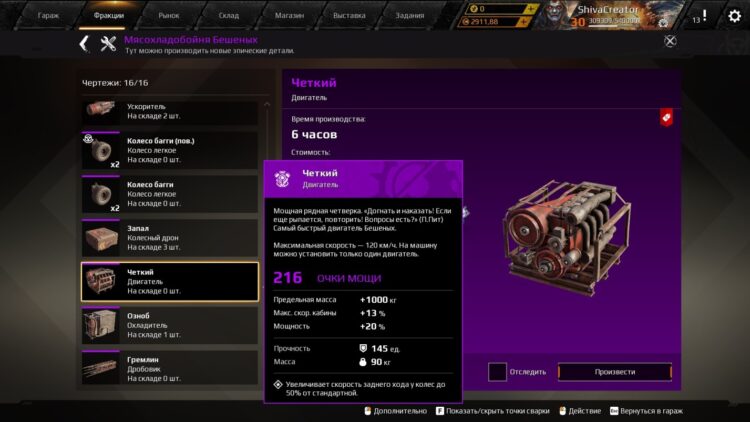The width and height of the screenshot is (750, 422).
Task: Open the Склад tab
Action: click(230, 16)
